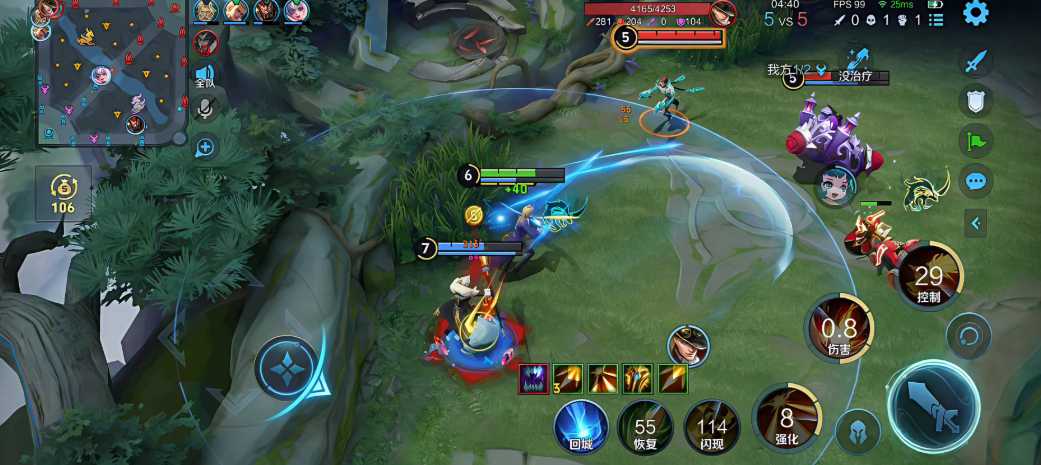The image size is (1041, 465).
Task: Toggle the 全队 team speaker
Action: 205,76
